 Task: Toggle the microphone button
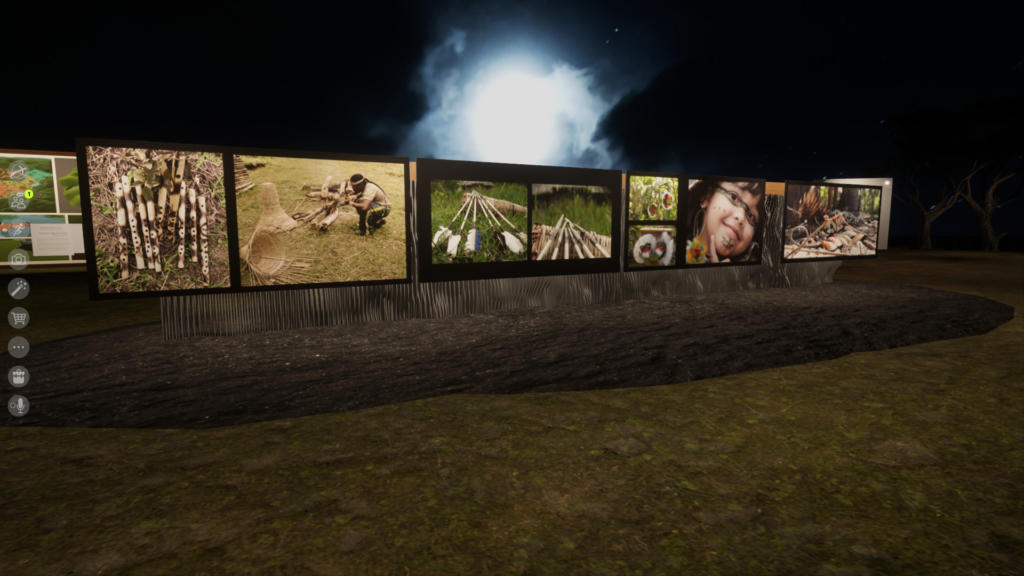(18, 405)
